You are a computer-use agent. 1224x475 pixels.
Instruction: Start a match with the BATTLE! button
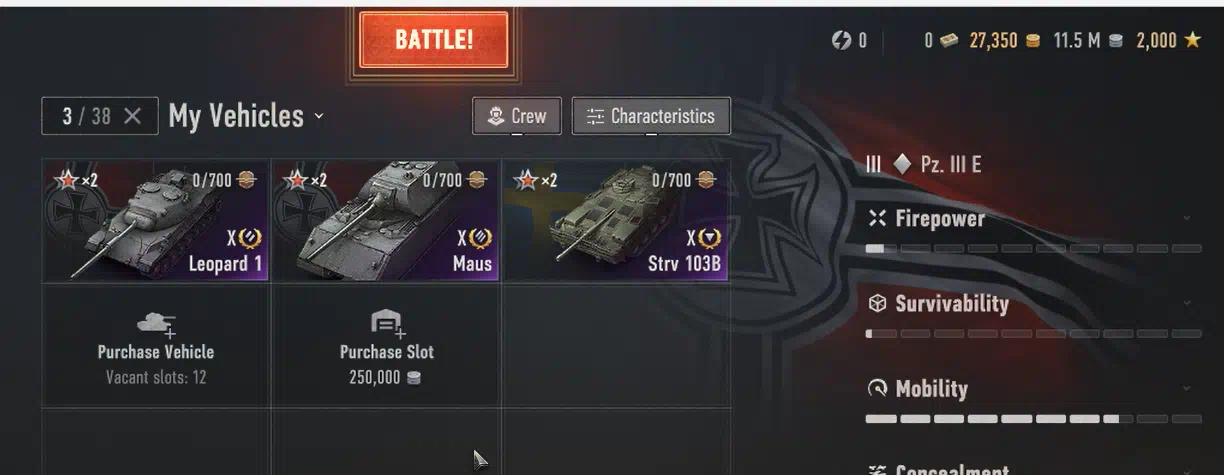click(x=433, y=40)
